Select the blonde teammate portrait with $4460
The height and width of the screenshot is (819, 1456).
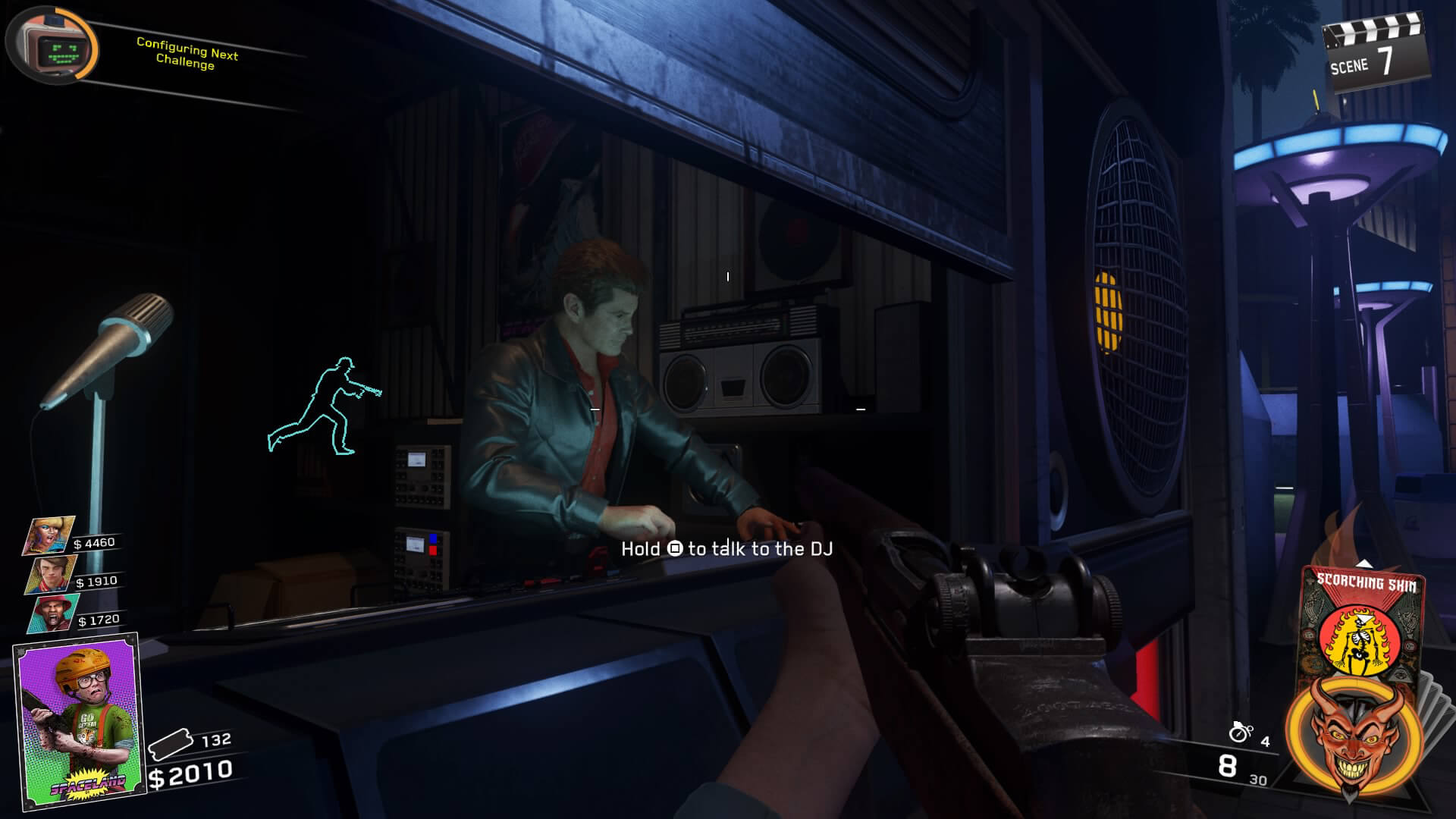pos(49,535)
